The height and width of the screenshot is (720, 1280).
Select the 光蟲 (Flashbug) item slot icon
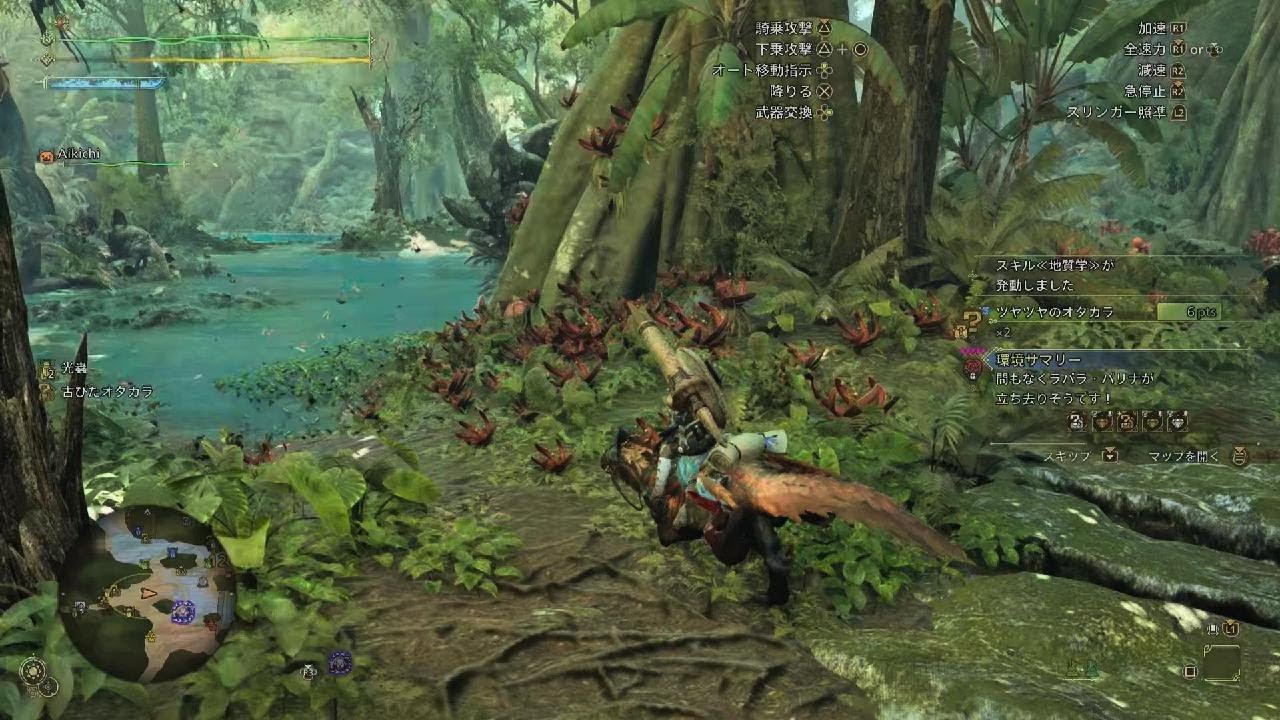point(47,370)
